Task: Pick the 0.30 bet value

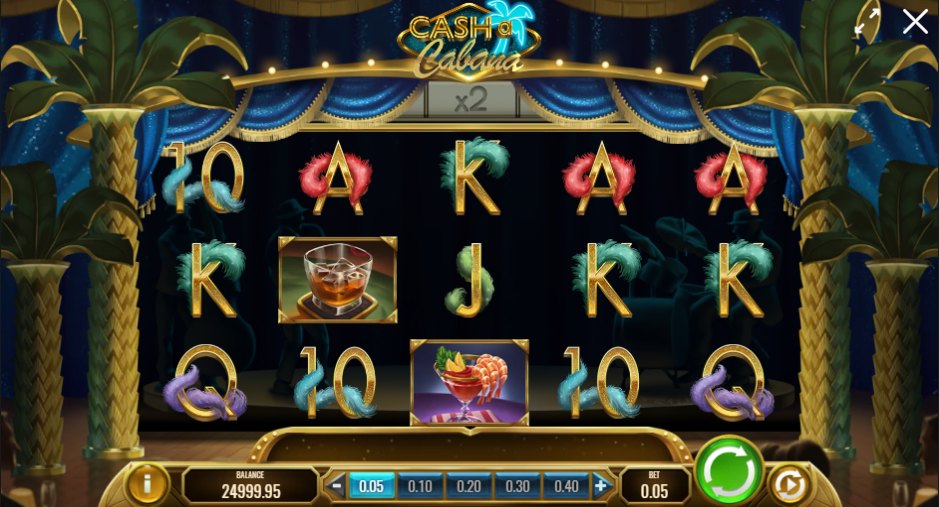Action: 517,486
